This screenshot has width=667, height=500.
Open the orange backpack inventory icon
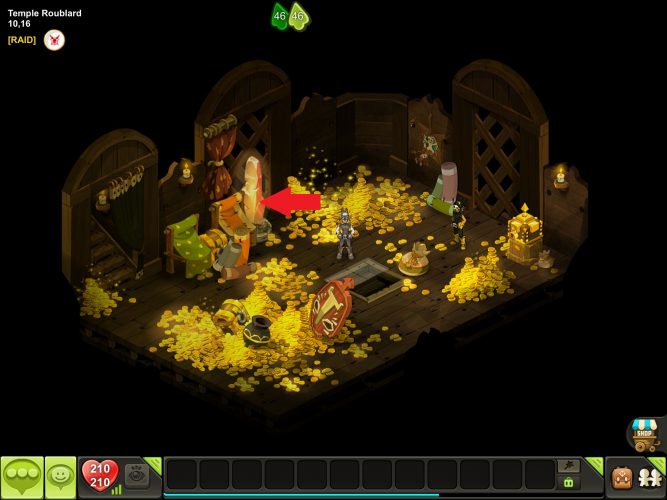[622, 477]
